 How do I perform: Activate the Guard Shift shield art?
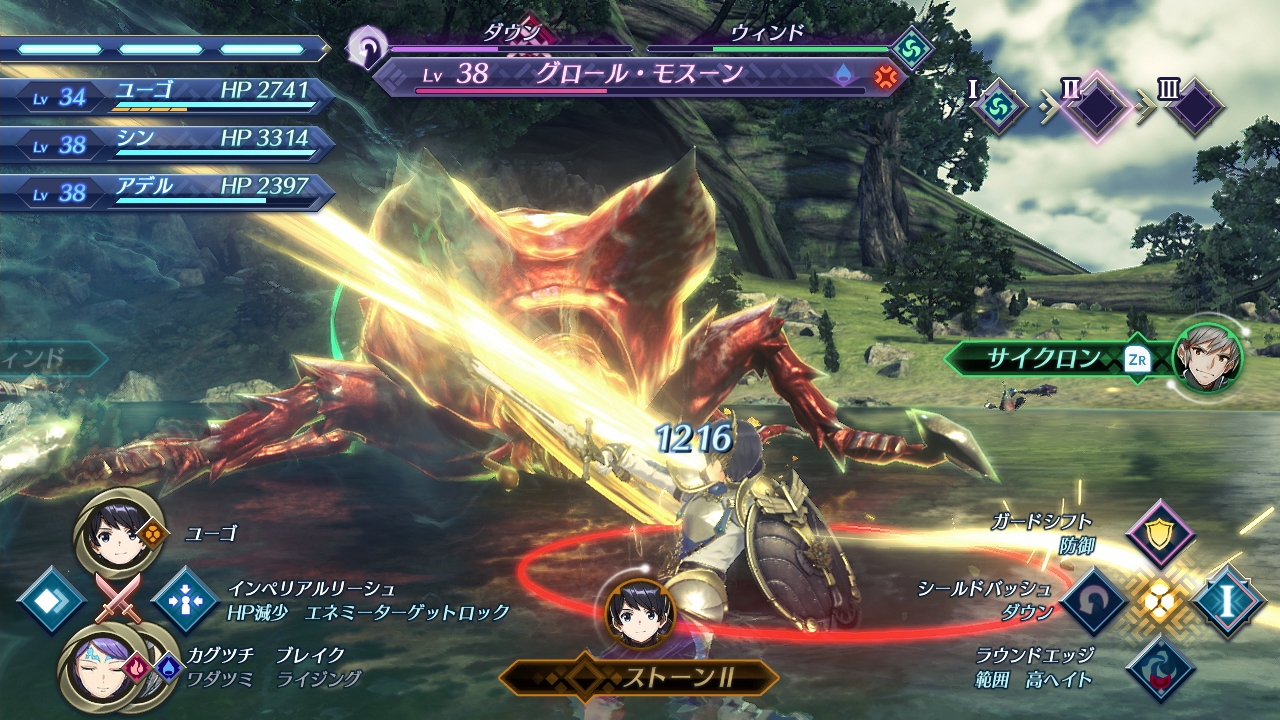coord(1160,534)
